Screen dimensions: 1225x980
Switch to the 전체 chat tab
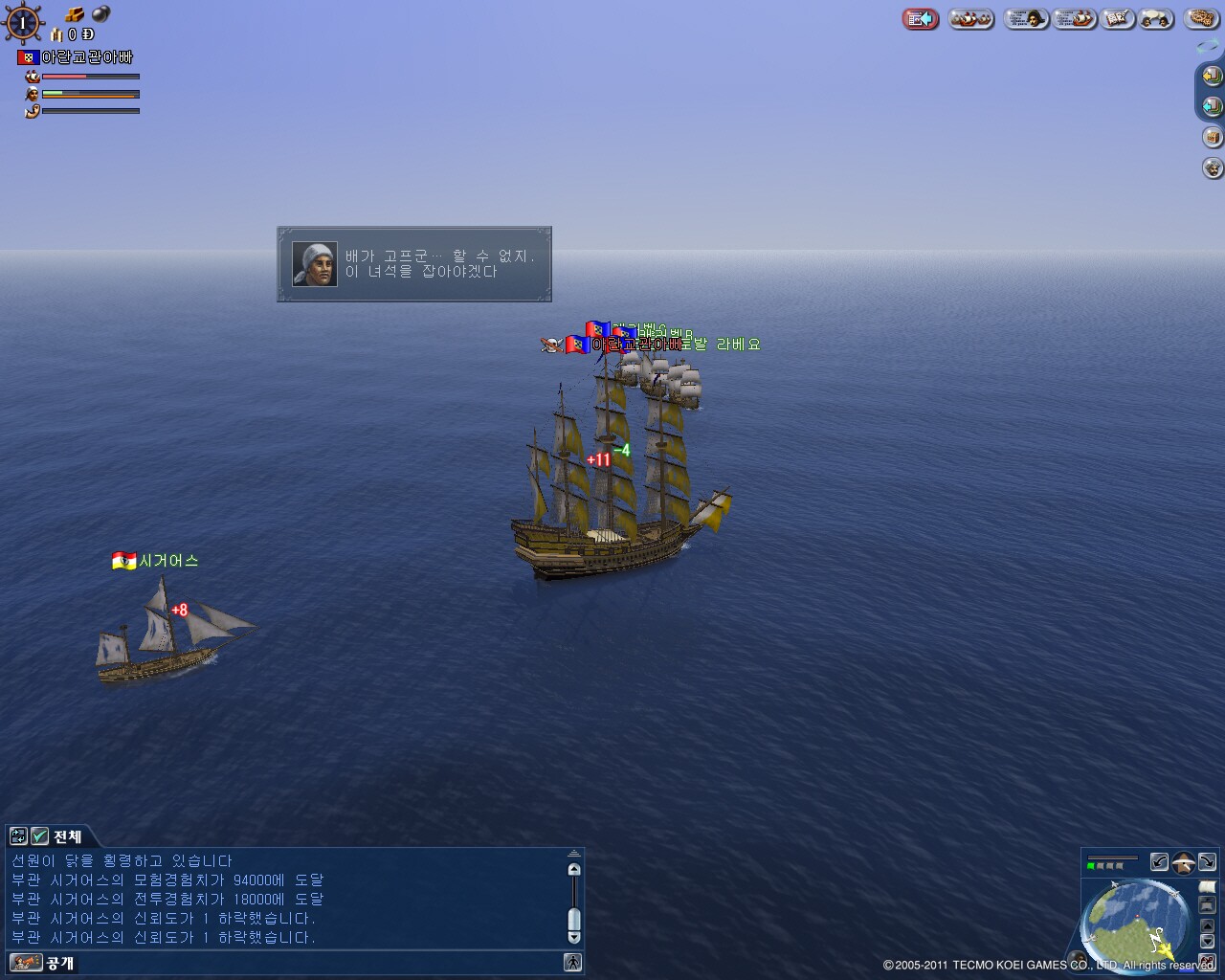point(67,836)
